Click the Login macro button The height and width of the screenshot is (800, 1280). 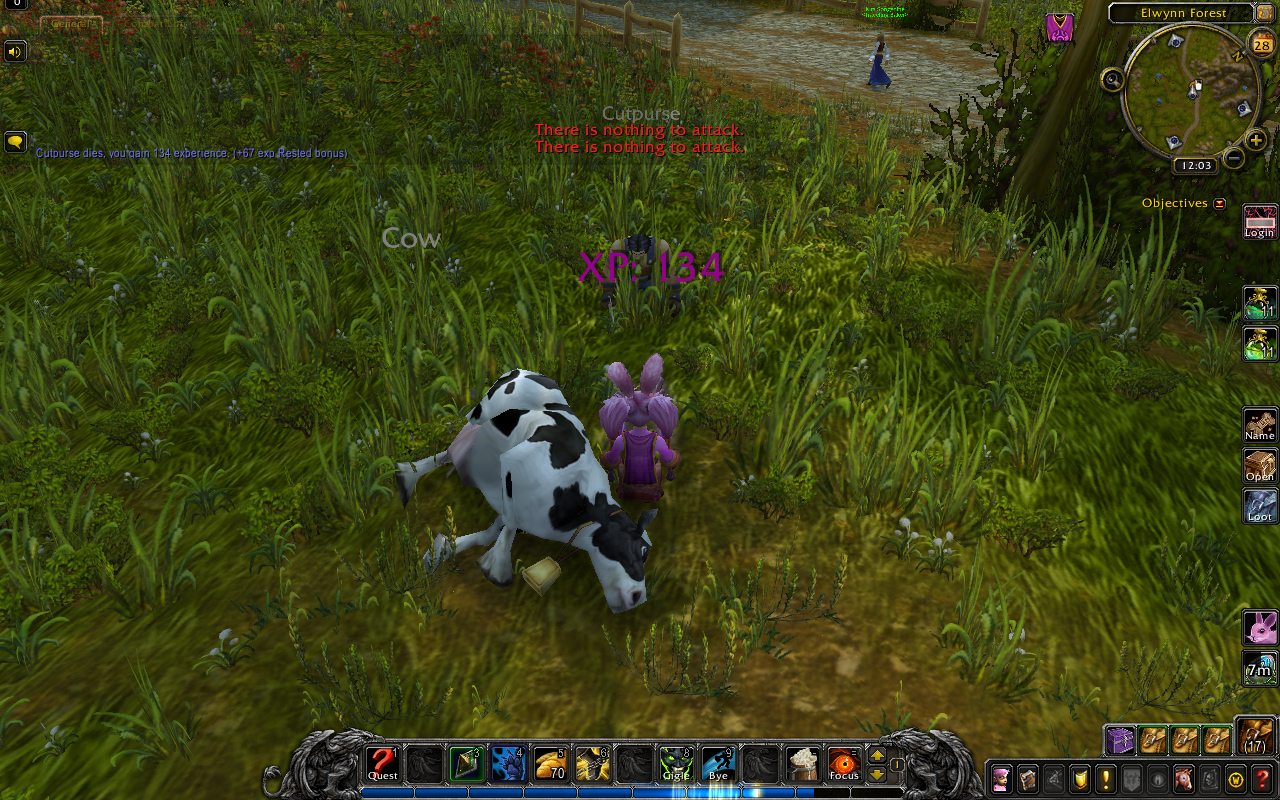coord(1260,222)
